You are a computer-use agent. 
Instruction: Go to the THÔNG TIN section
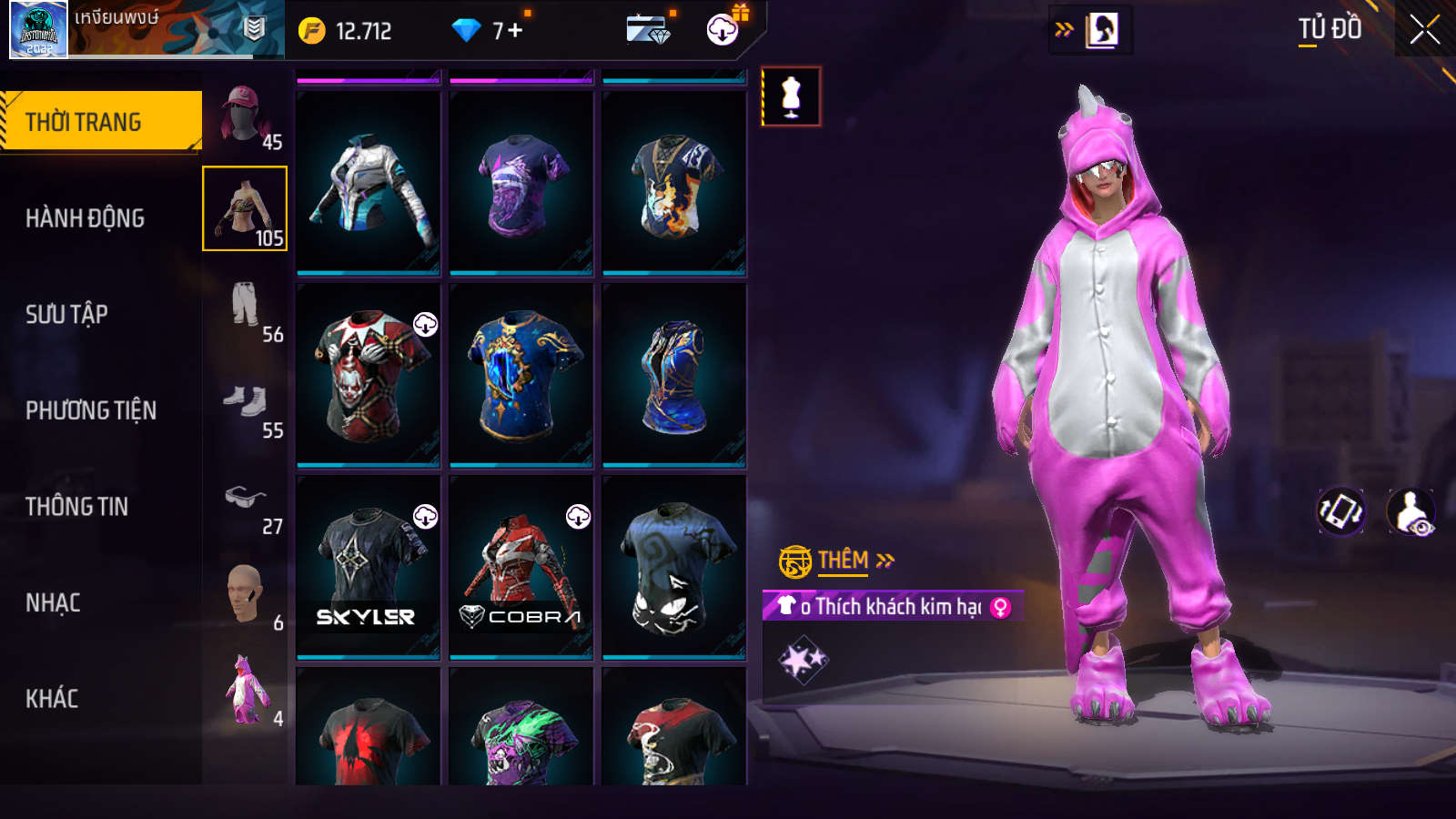pyautogui.click(x=77, y=507)
